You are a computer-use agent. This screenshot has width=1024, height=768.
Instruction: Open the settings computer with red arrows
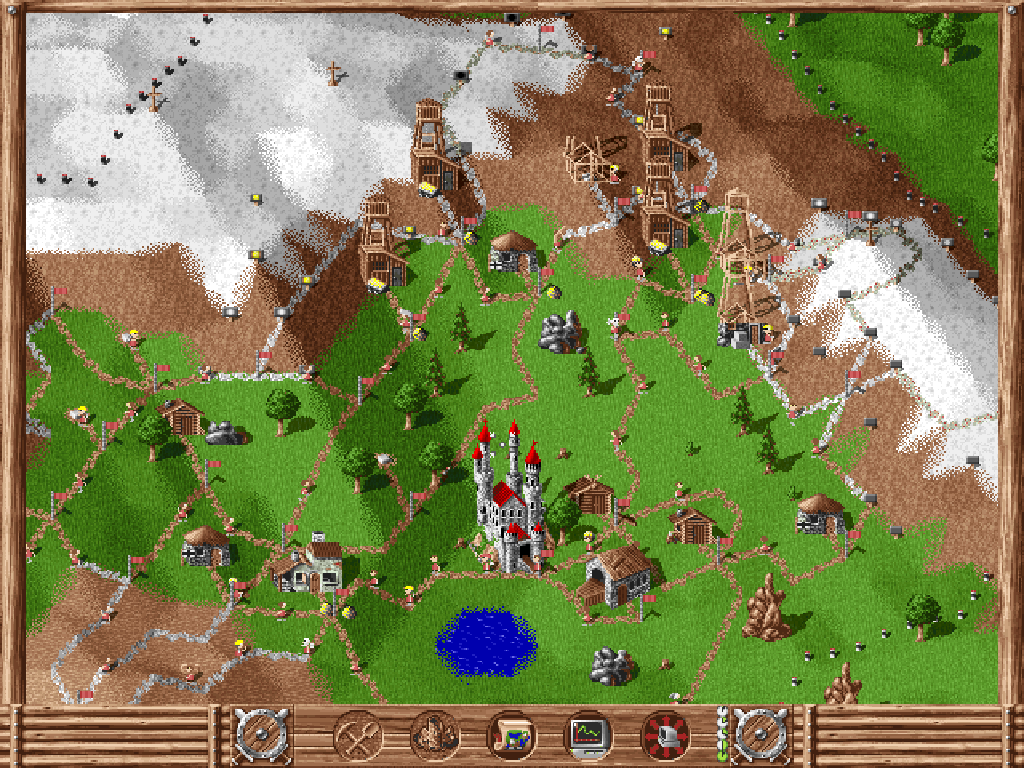pyautogui.click(x=665, y=736)
